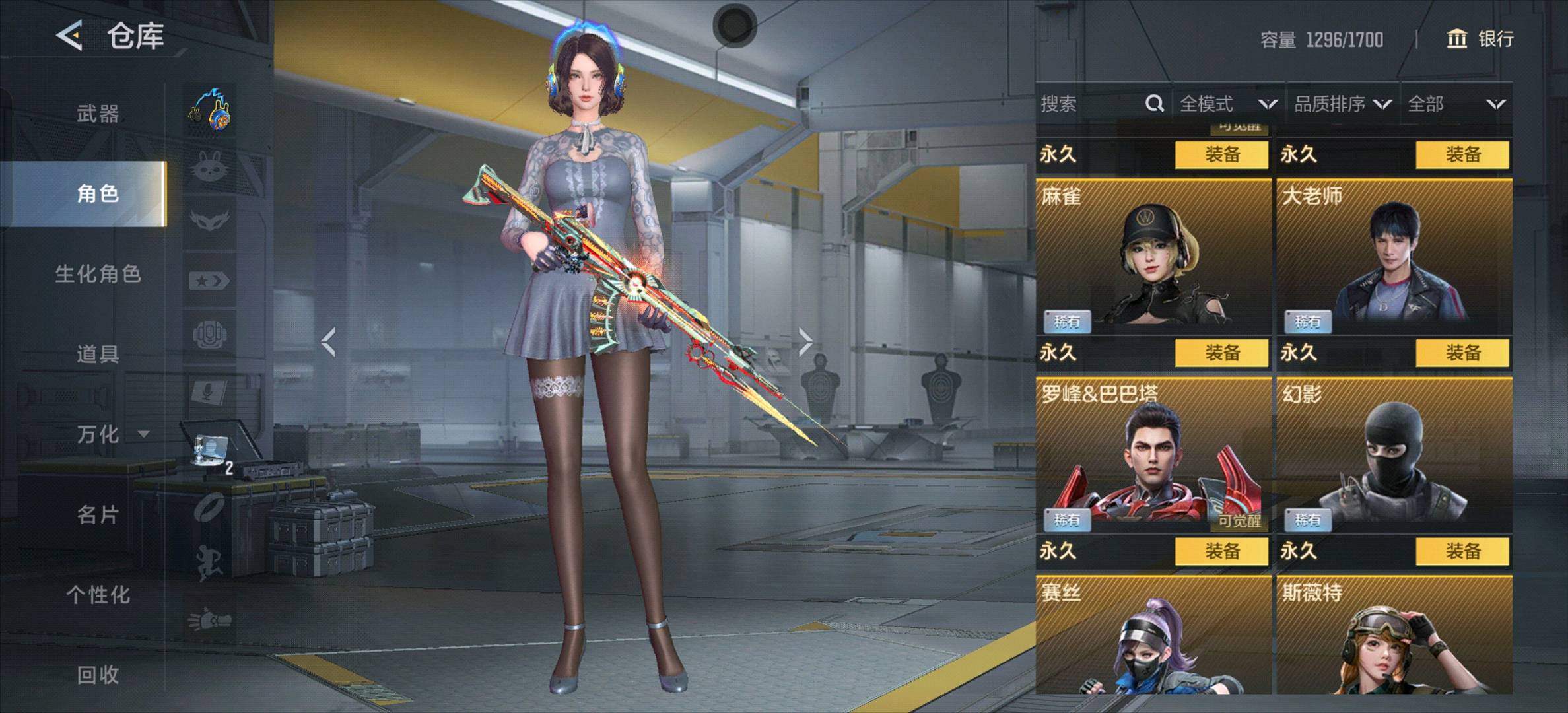
Task: Open the 个性化 tab
Action: click(98, 594)
